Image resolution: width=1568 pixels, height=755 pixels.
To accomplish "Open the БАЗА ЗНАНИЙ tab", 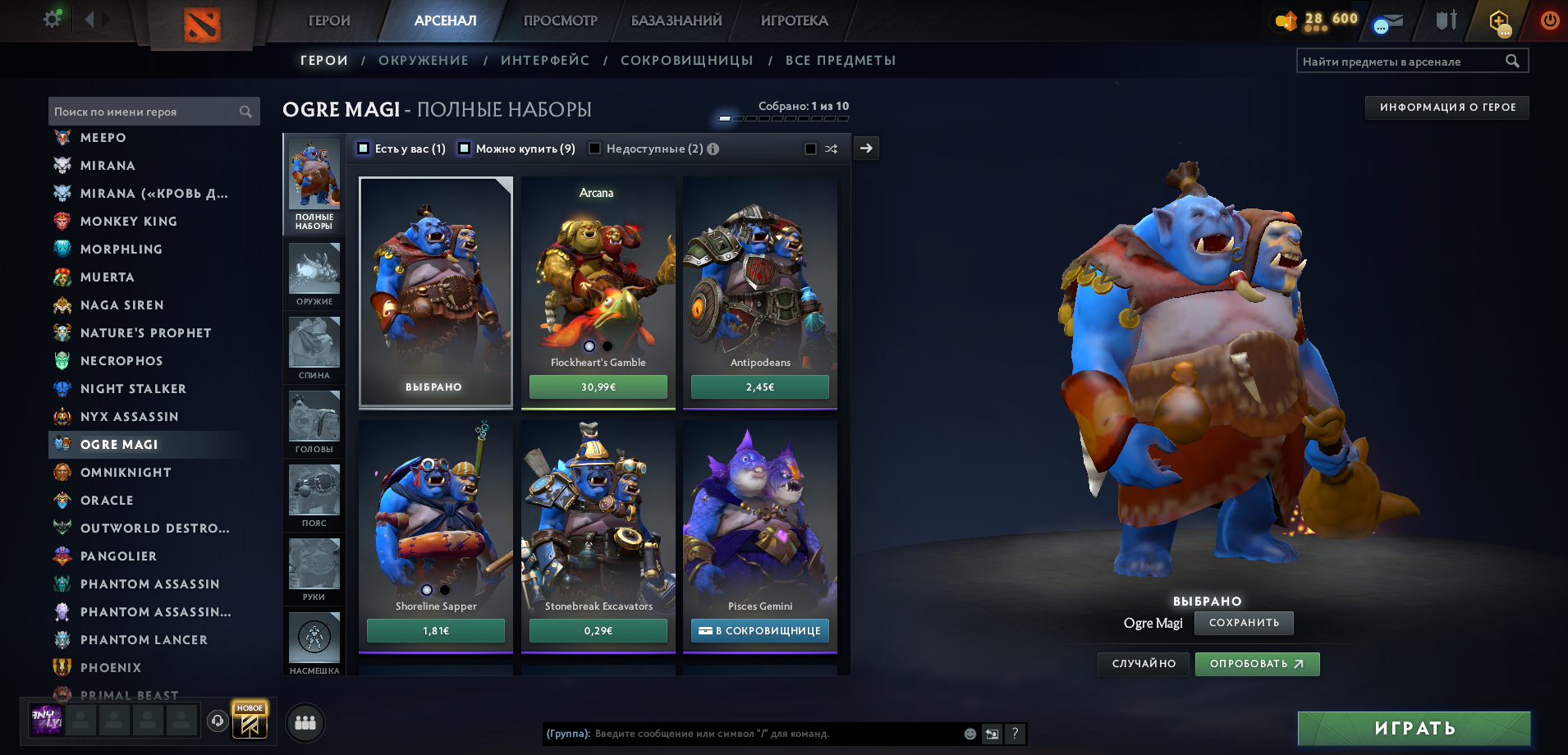I will coord(676,21).
